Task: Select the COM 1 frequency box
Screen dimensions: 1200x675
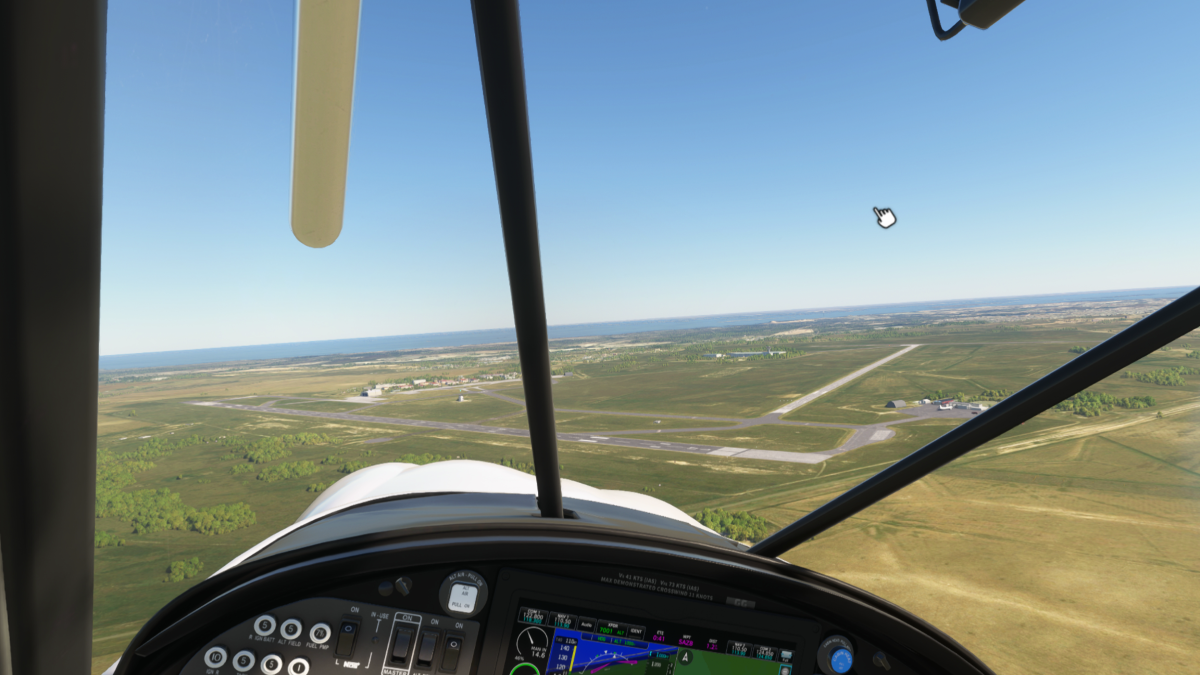Action: 533,616
